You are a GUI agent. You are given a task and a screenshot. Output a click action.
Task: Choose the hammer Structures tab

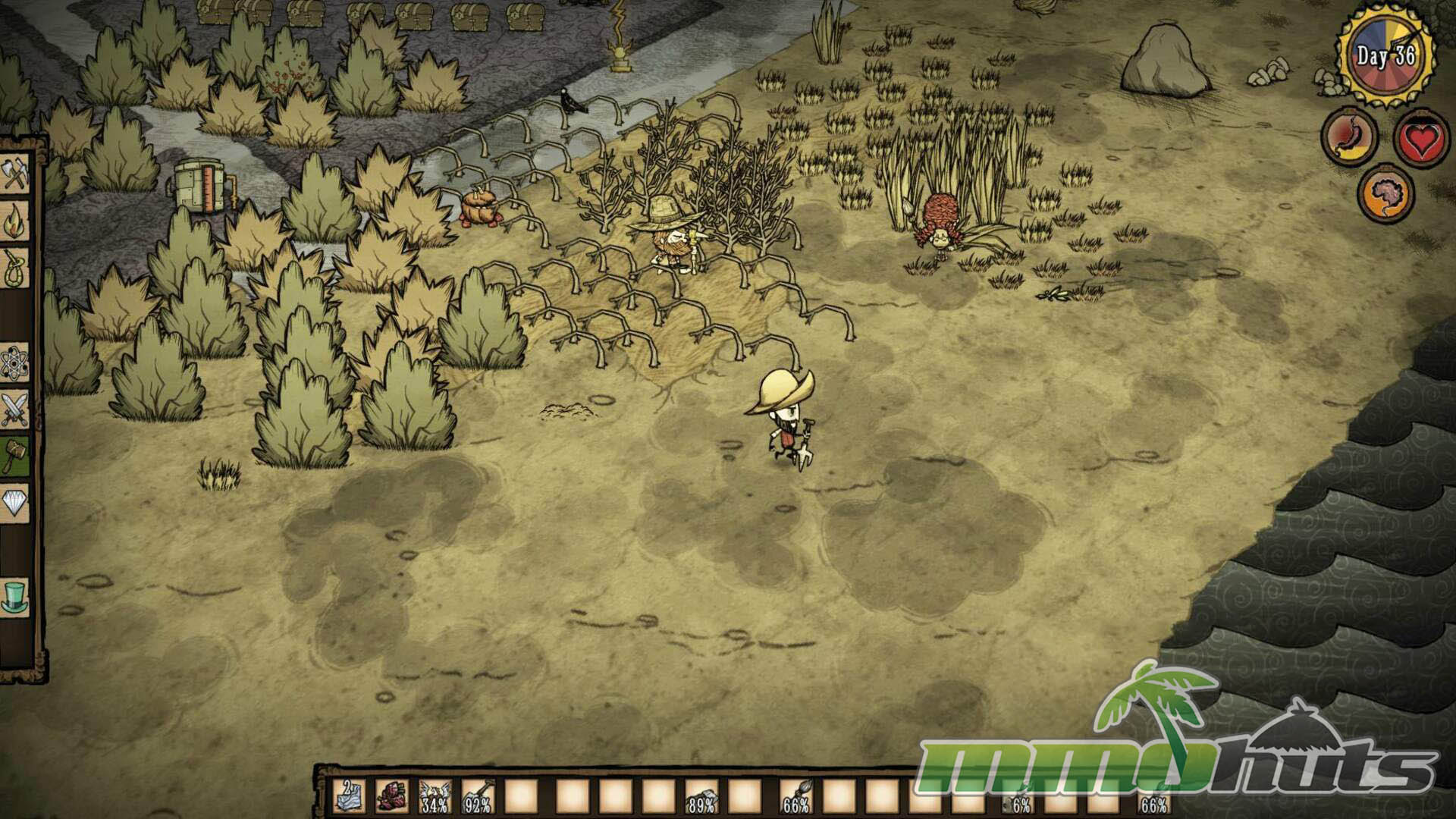(15, 457)
